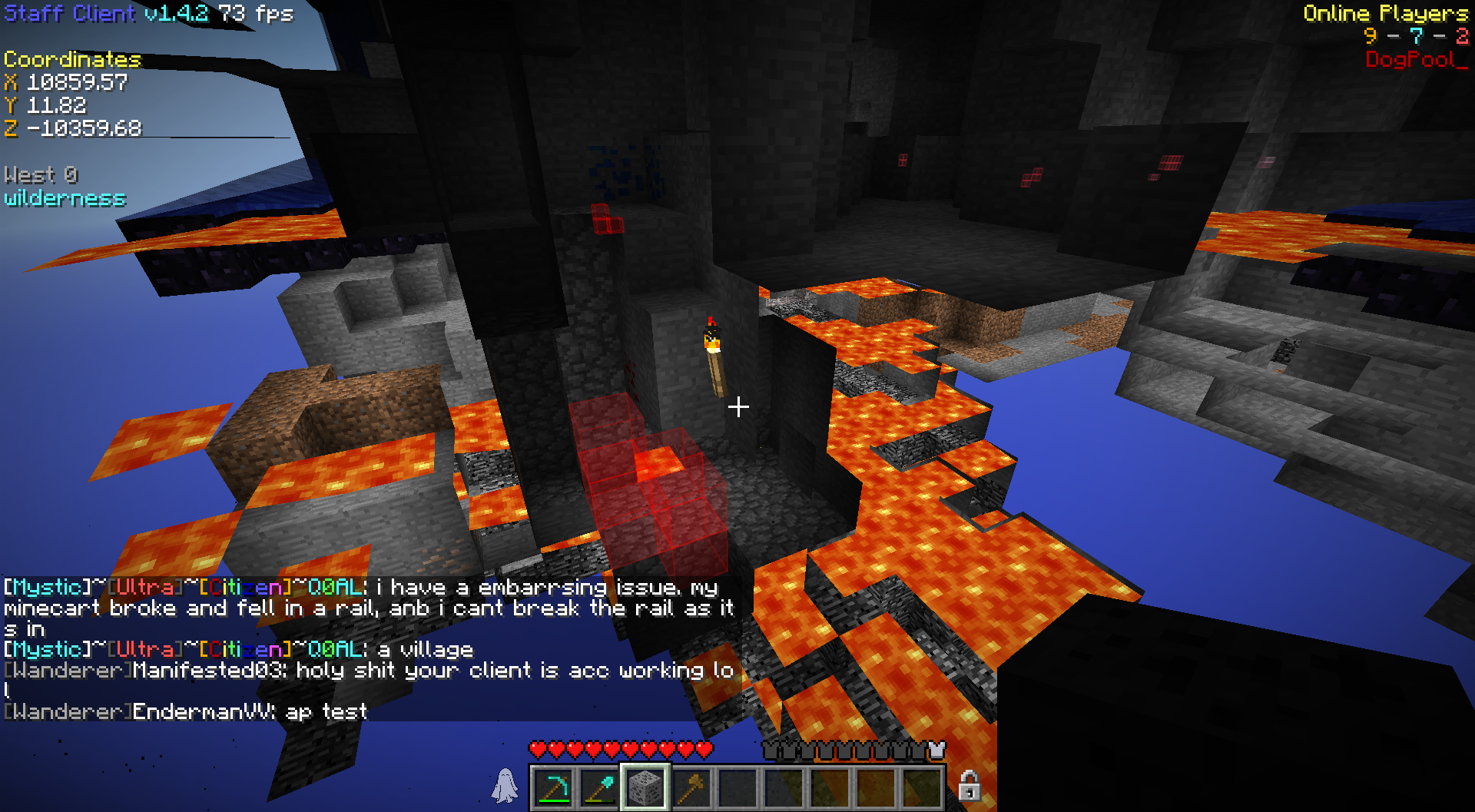Select DogPool_ in the Online Players list

[1416, 60]
